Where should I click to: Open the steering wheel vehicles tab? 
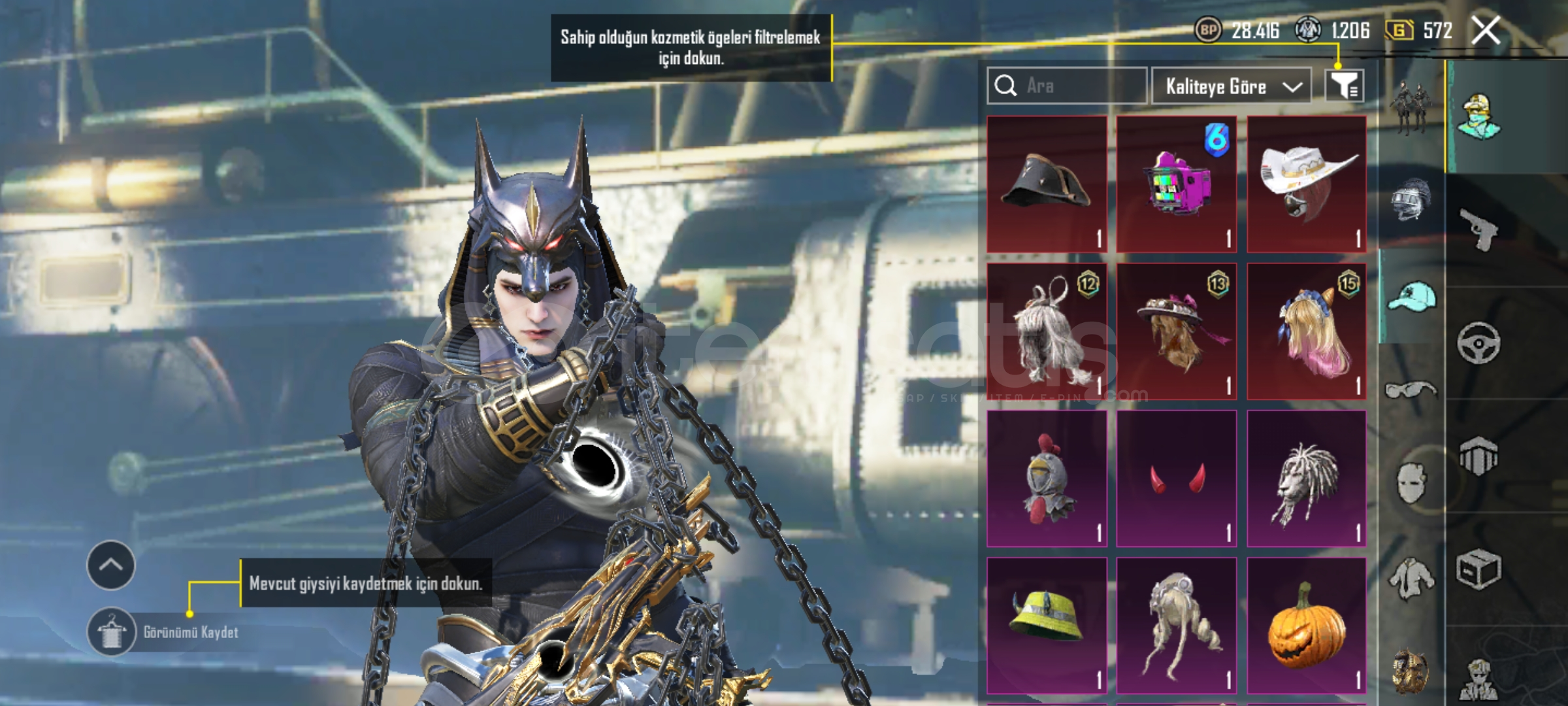pos(1478,343)
